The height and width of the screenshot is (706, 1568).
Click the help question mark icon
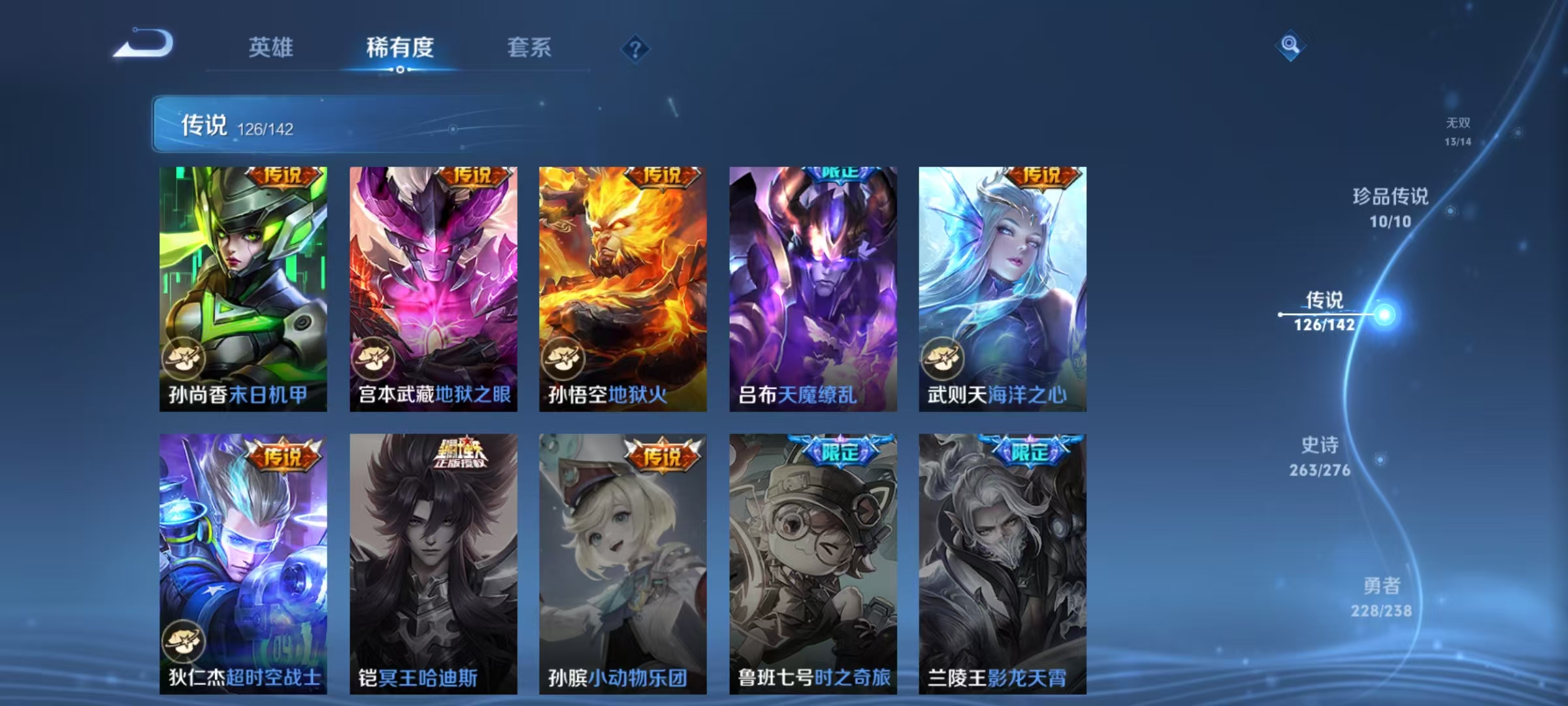tap(635, 49)
